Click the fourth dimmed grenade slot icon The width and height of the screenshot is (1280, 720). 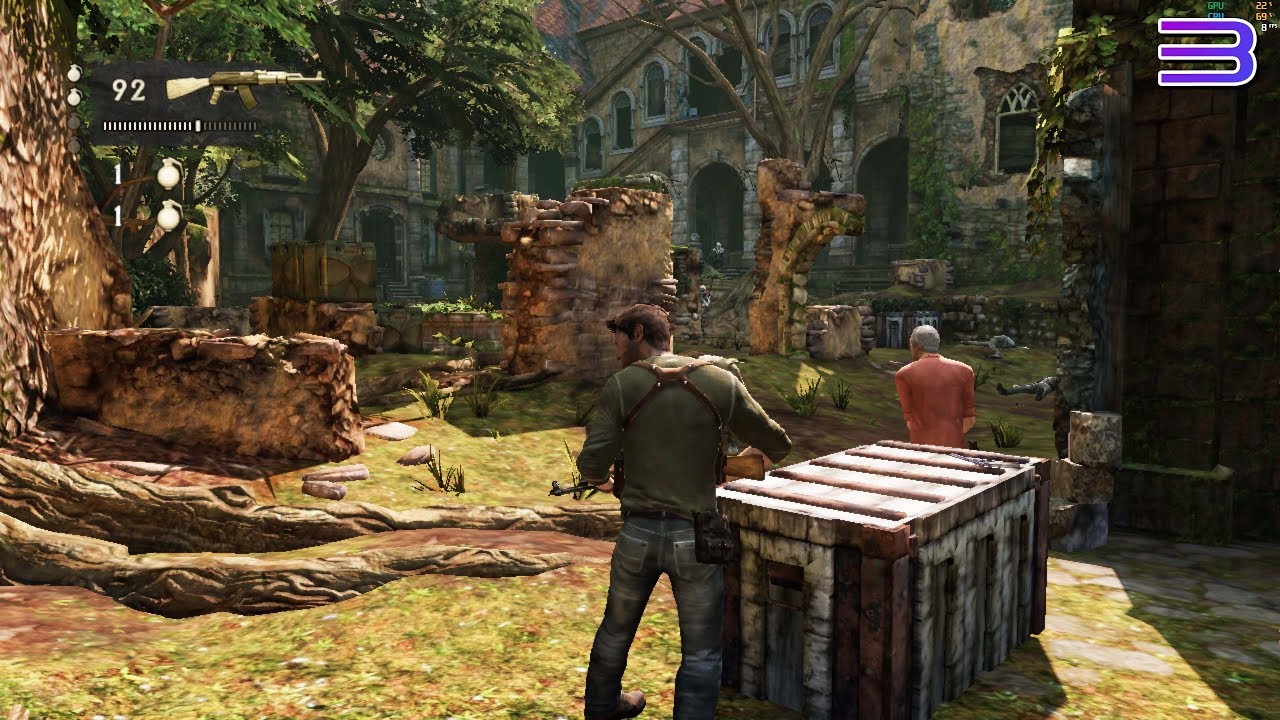tap(74, 142)
